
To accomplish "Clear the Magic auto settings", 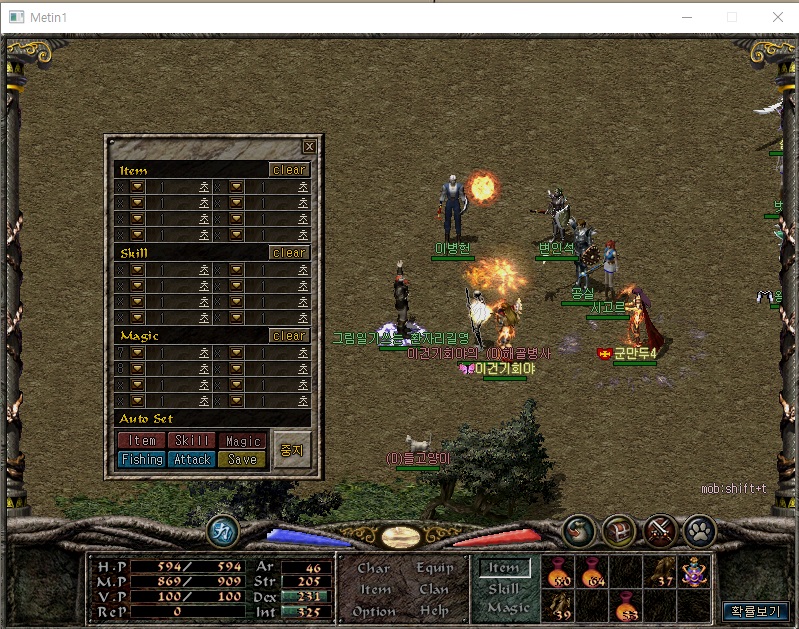I will point(289,336).
